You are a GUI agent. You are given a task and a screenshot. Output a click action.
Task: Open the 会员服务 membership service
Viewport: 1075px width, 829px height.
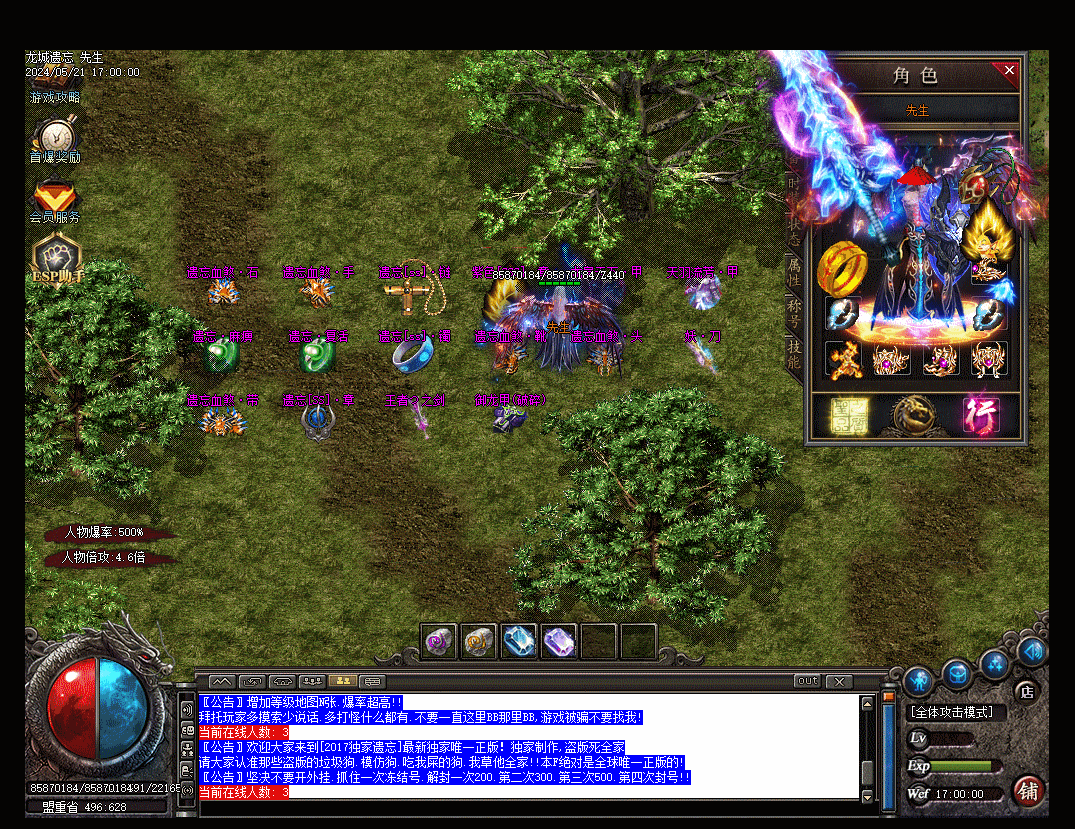[x=55, y=201]
